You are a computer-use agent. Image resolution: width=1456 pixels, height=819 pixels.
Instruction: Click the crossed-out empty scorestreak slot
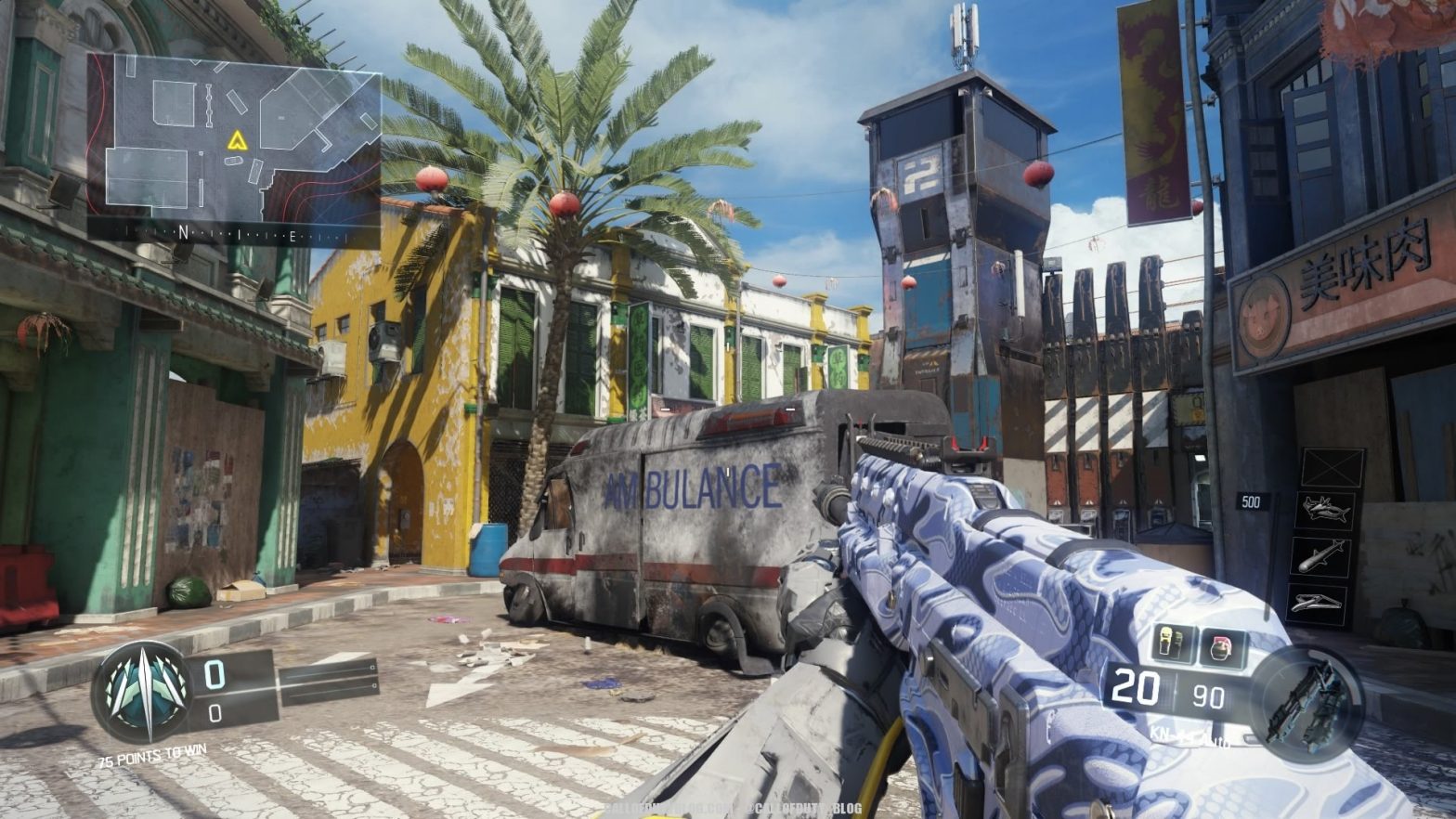point(1332,467)
